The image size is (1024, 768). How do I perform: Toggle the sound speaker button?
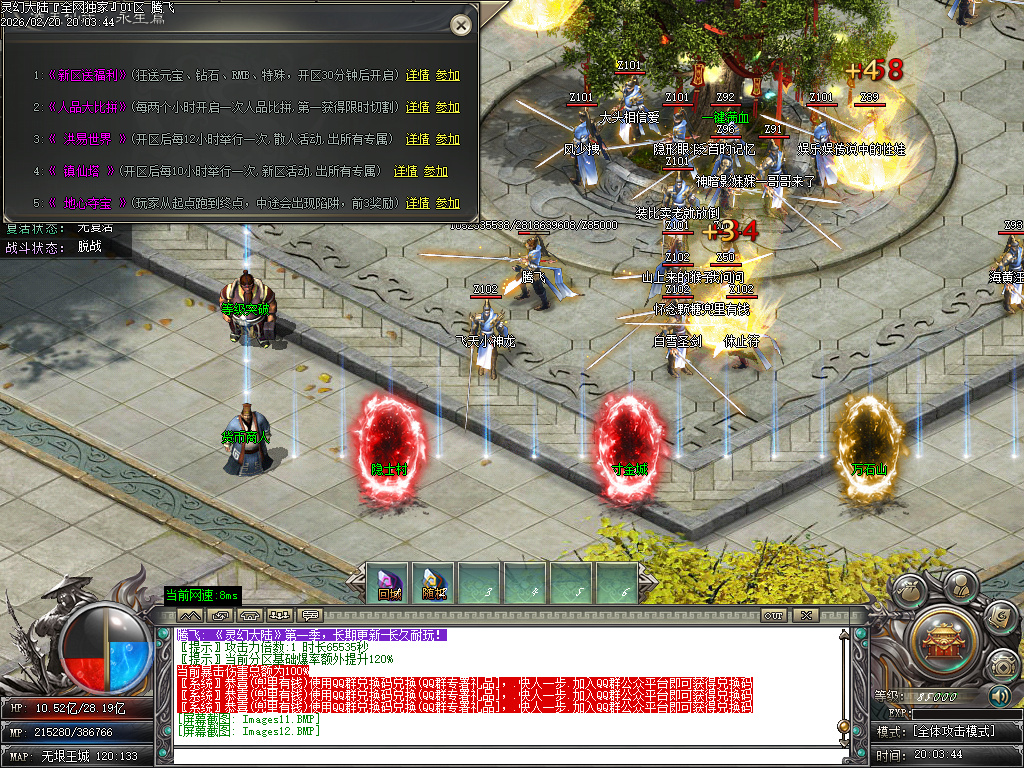1000,696
